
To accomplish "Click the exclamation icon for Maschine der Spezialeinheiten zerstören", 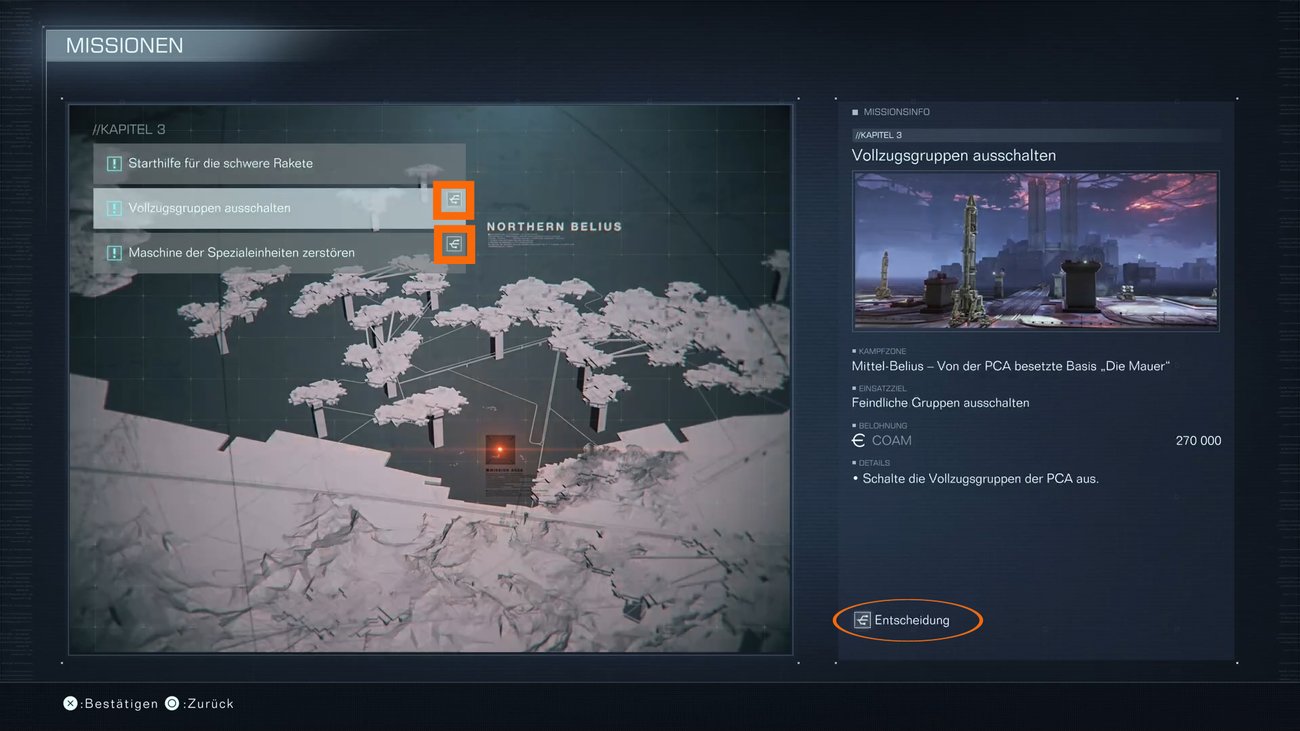I will 113,252.
